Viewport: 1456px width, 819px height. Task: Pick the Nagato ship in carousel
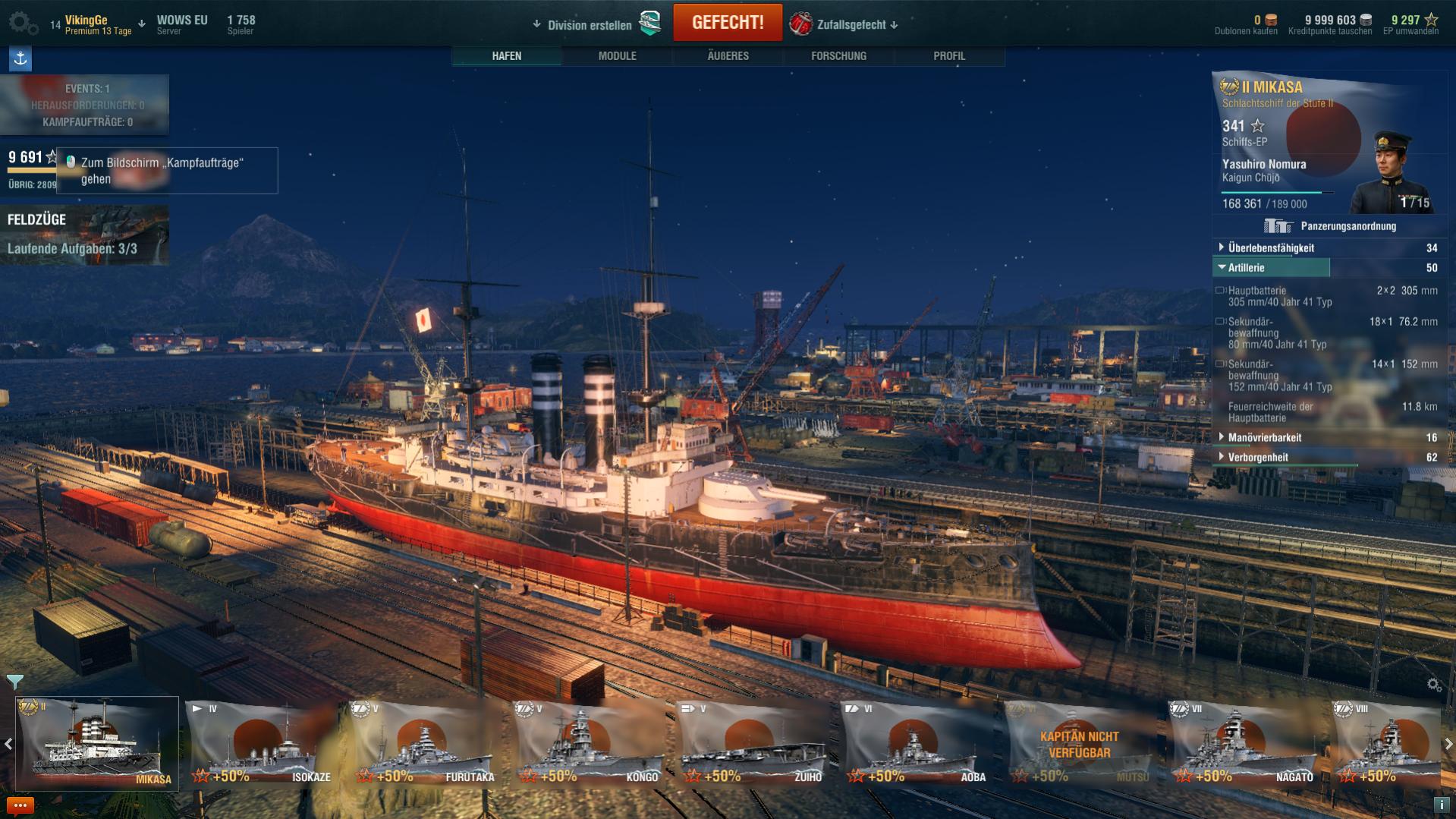[x=1244, y=744]
